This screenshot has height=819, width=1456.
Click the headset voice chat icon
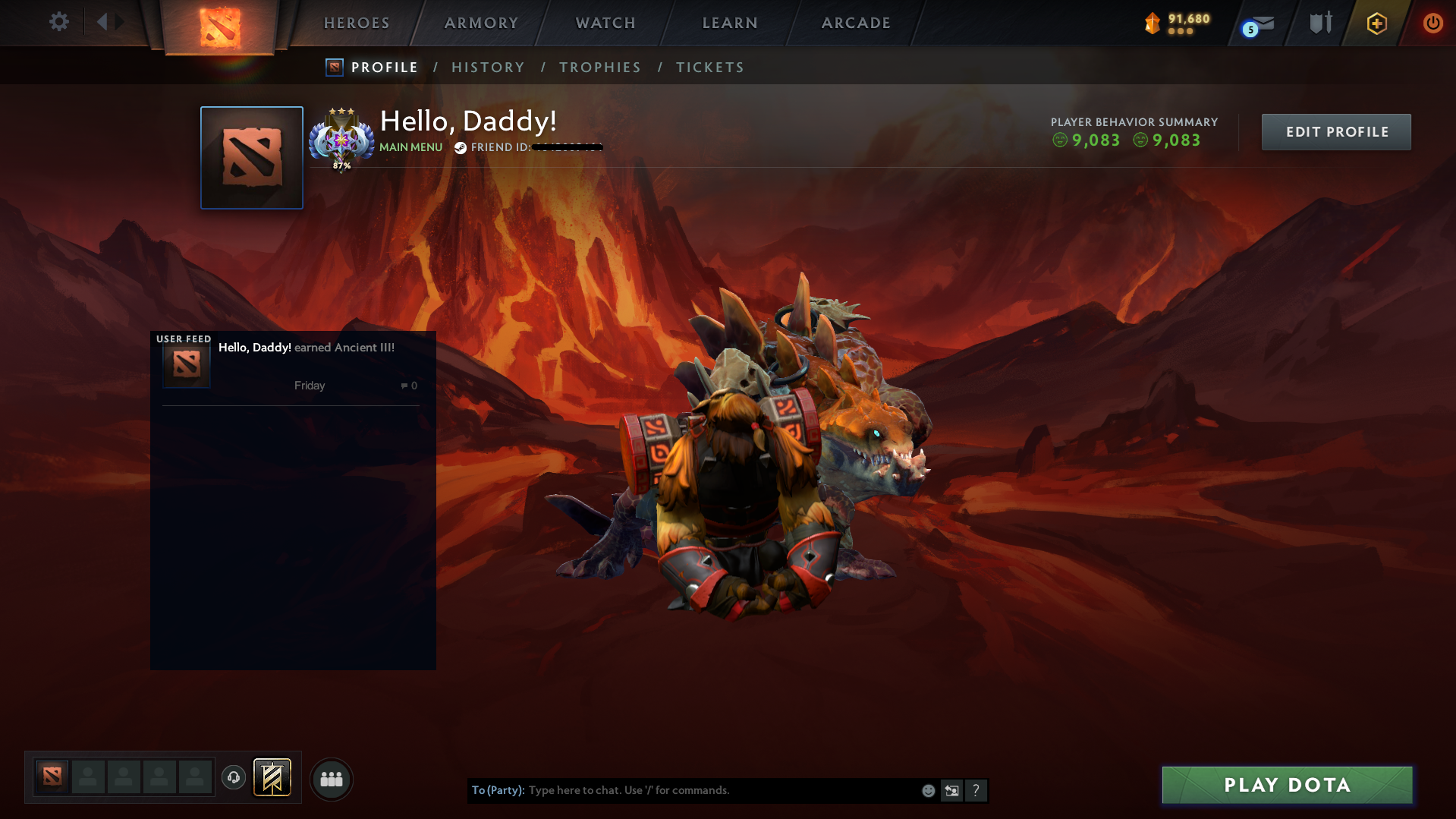click(x=233, y=778)
